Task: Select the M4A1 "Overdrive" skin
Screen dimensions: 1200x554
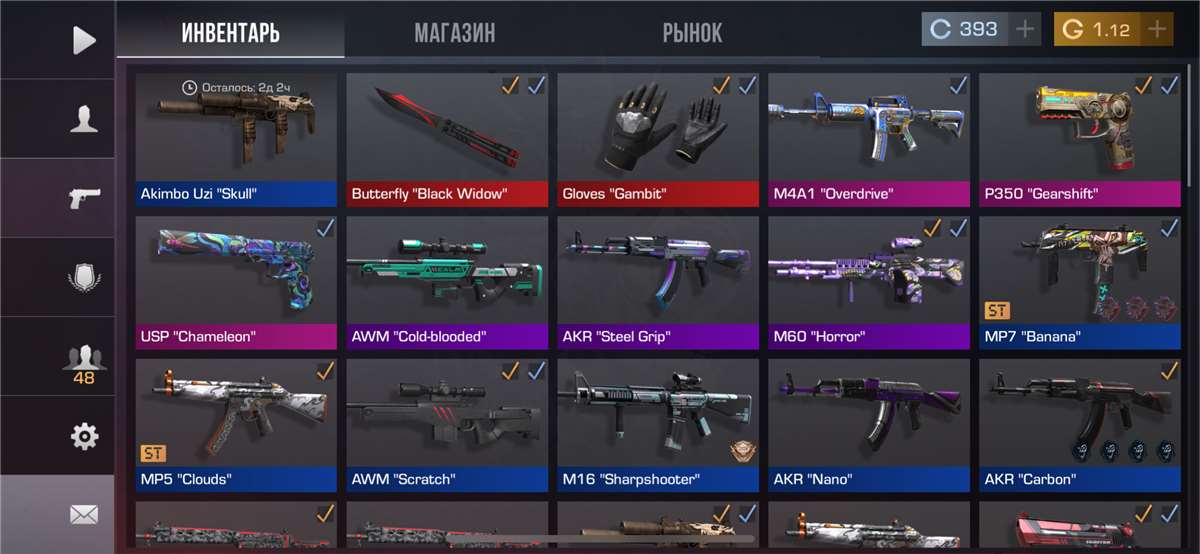Action: (x=869, y=139)
